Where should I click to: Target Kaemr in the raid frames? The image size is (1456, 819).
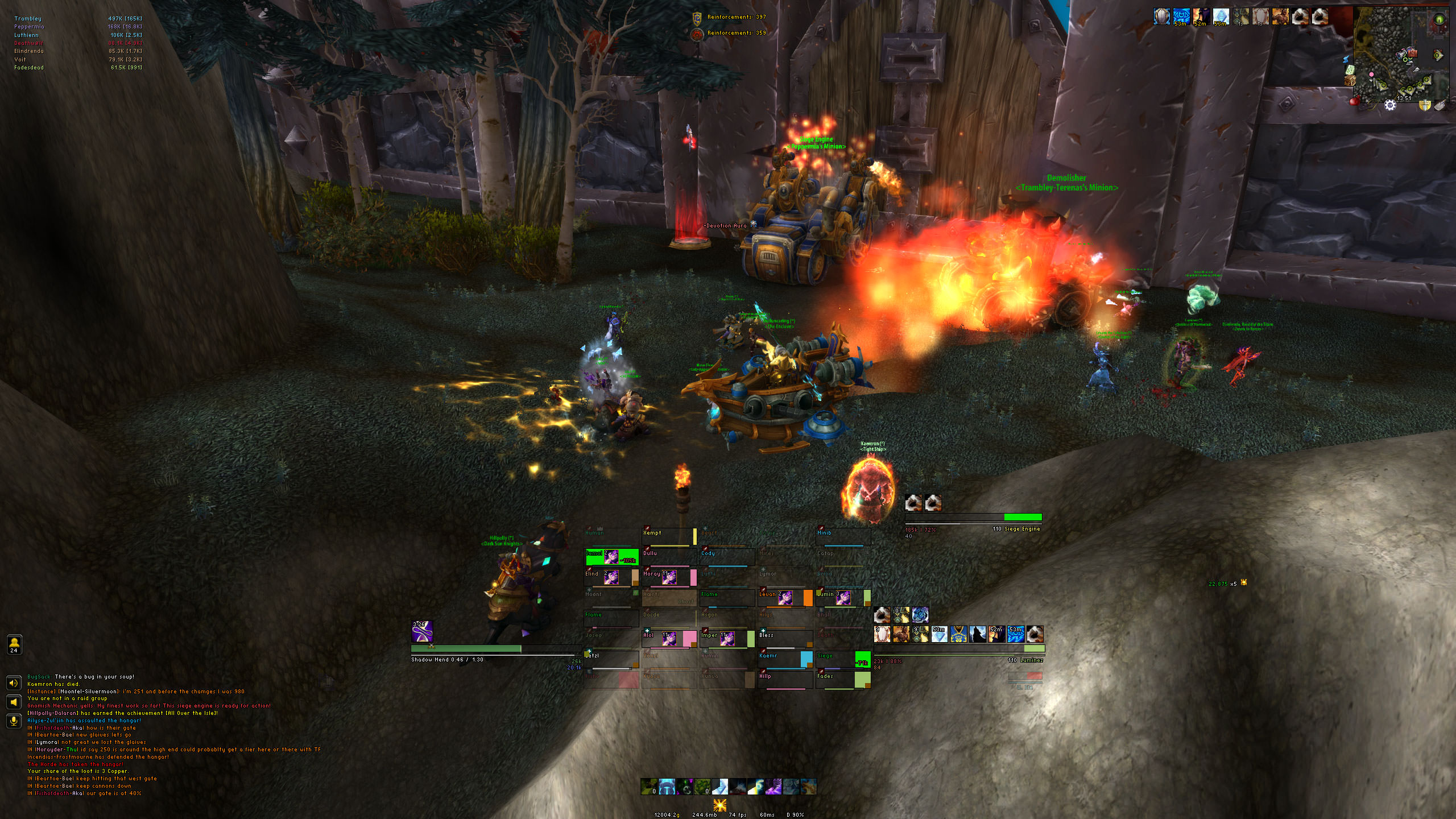(x=785, y=659)
